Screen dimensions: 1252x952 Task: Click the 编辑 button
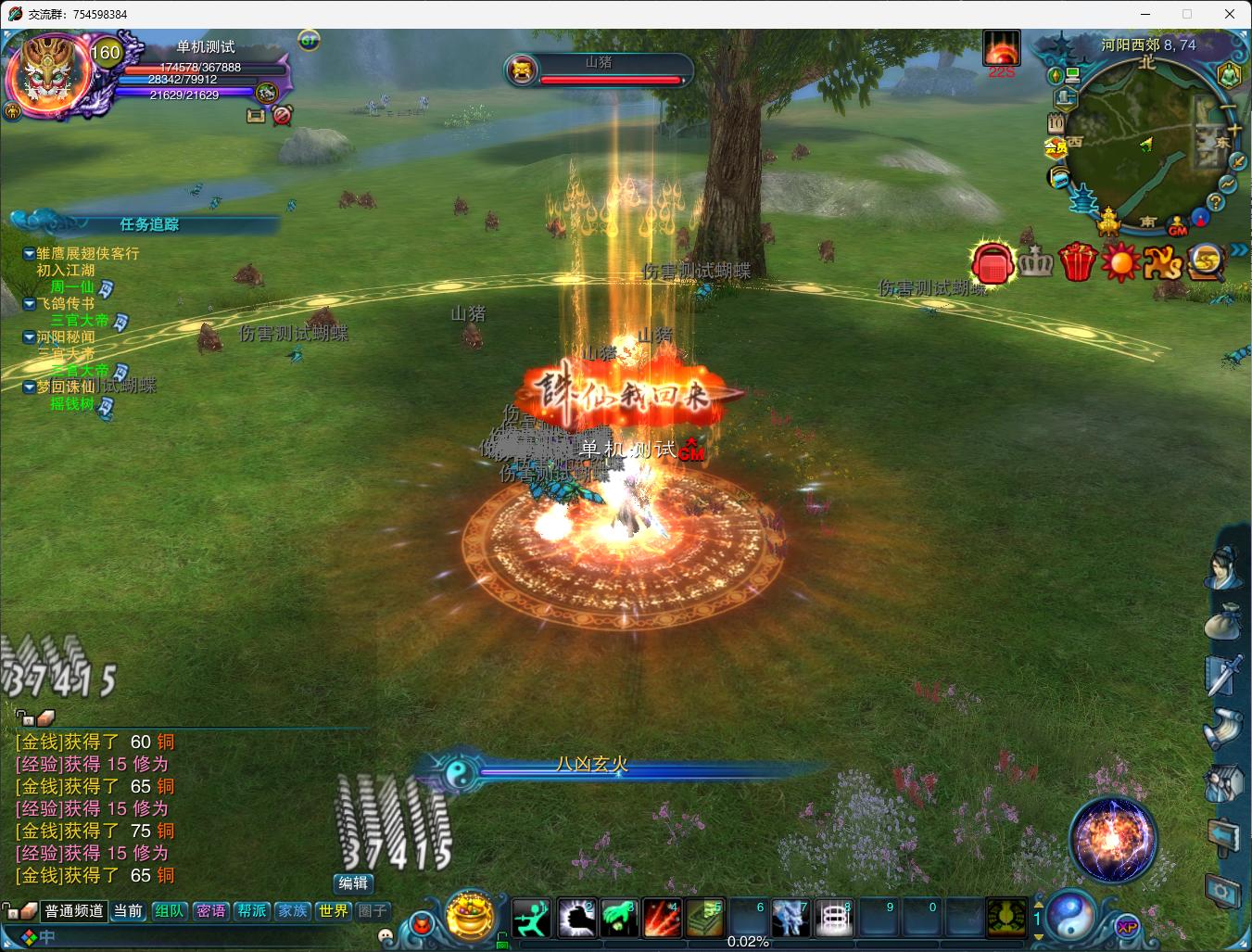(x=353, y=883)
